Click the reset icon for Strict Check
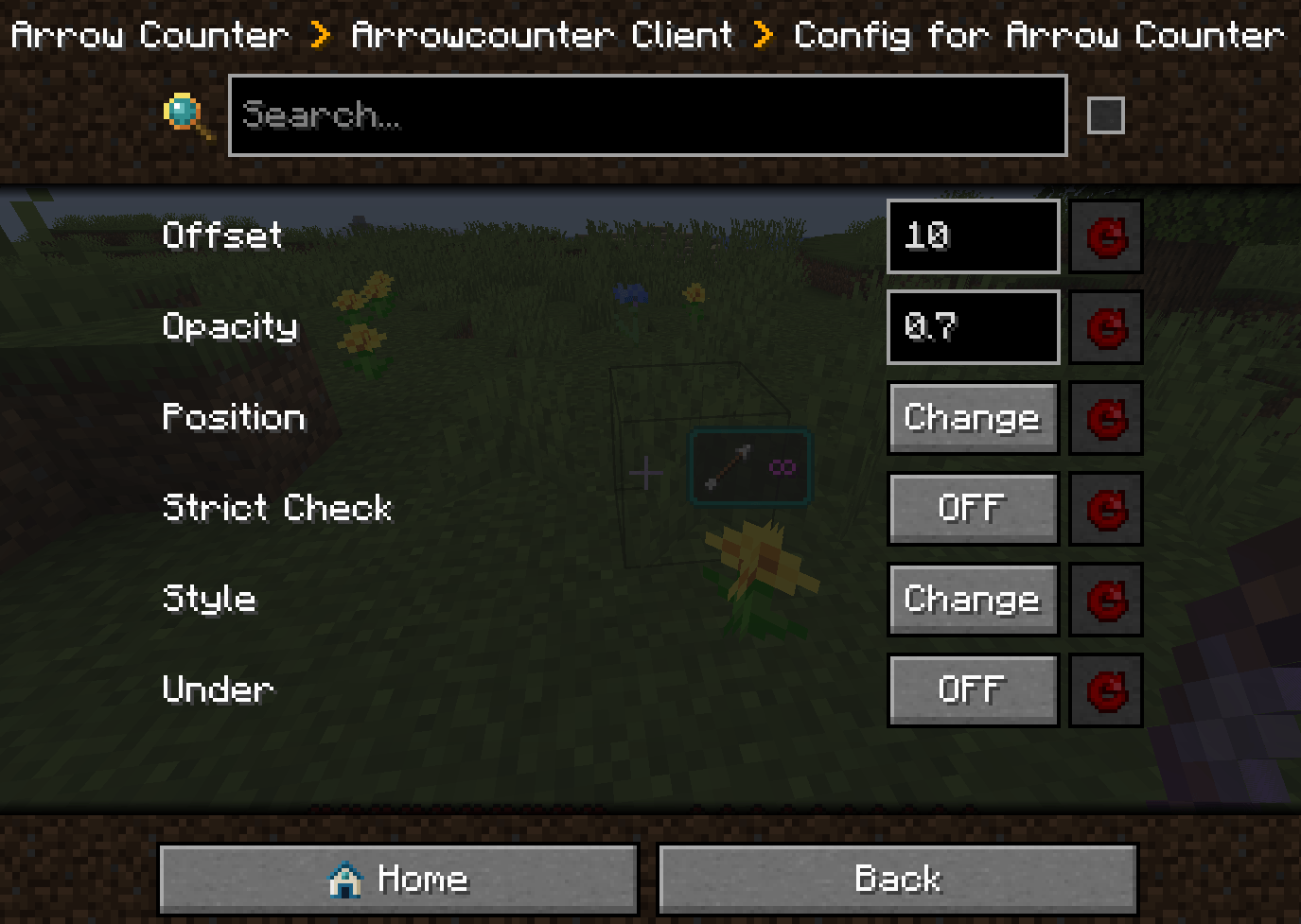The width and height of the screenshot is (1301, 924). coord(1105,509)
